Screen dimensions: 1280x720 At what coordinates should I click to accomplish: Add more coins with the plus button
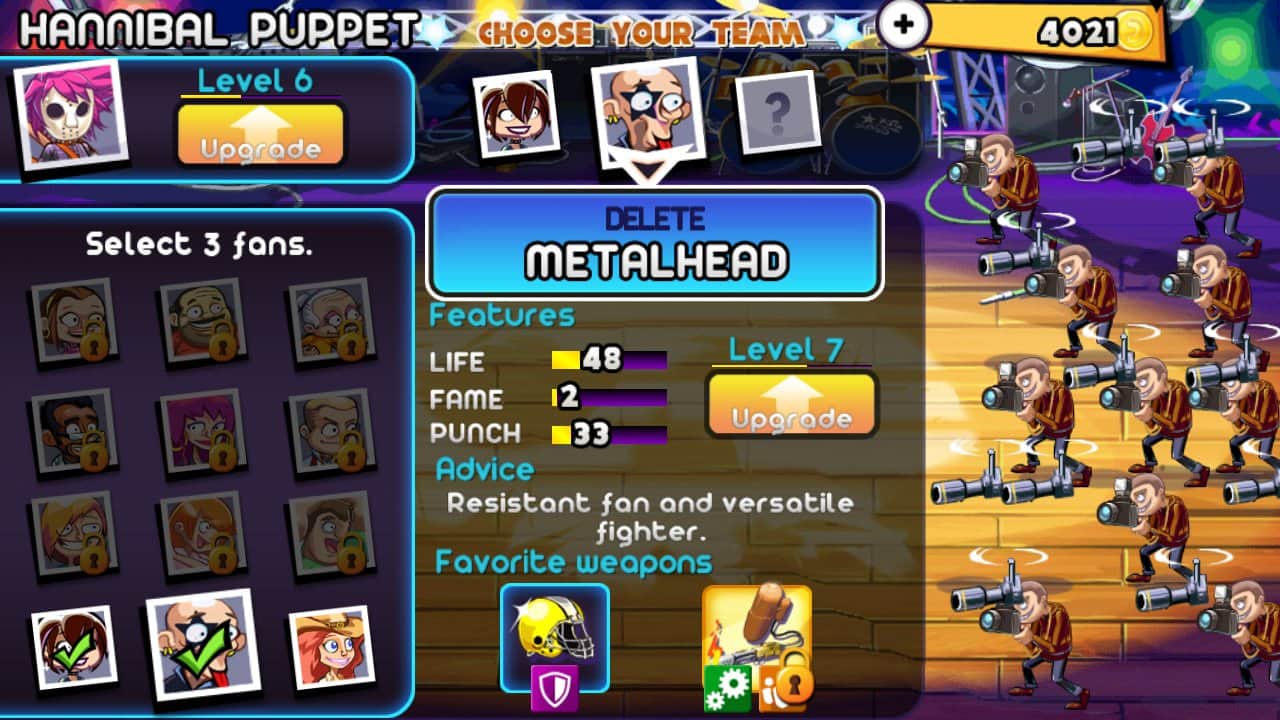click(x=902, y=26)
